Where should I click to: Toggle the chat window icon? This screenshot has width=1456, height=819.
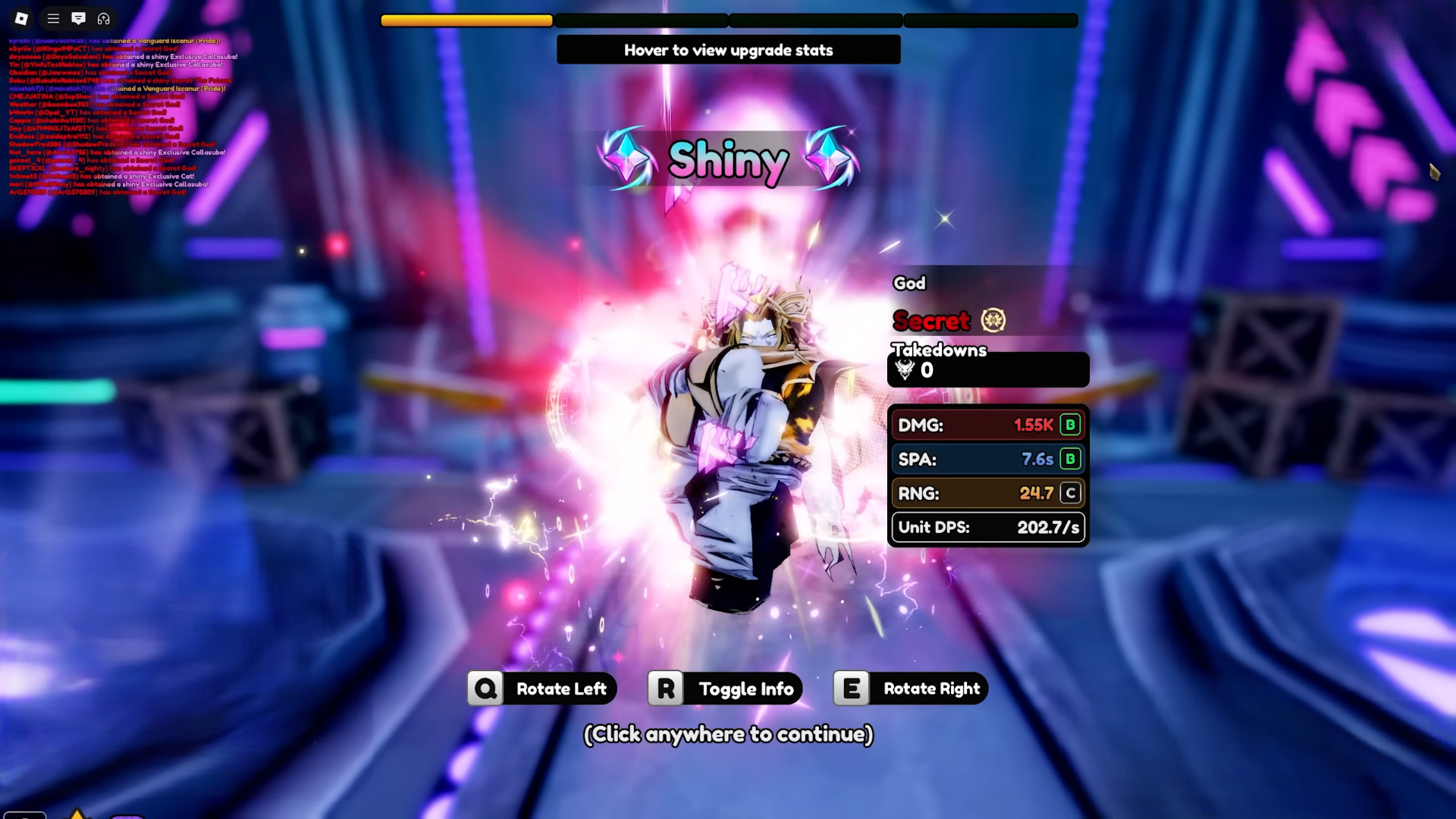point(78,18)
